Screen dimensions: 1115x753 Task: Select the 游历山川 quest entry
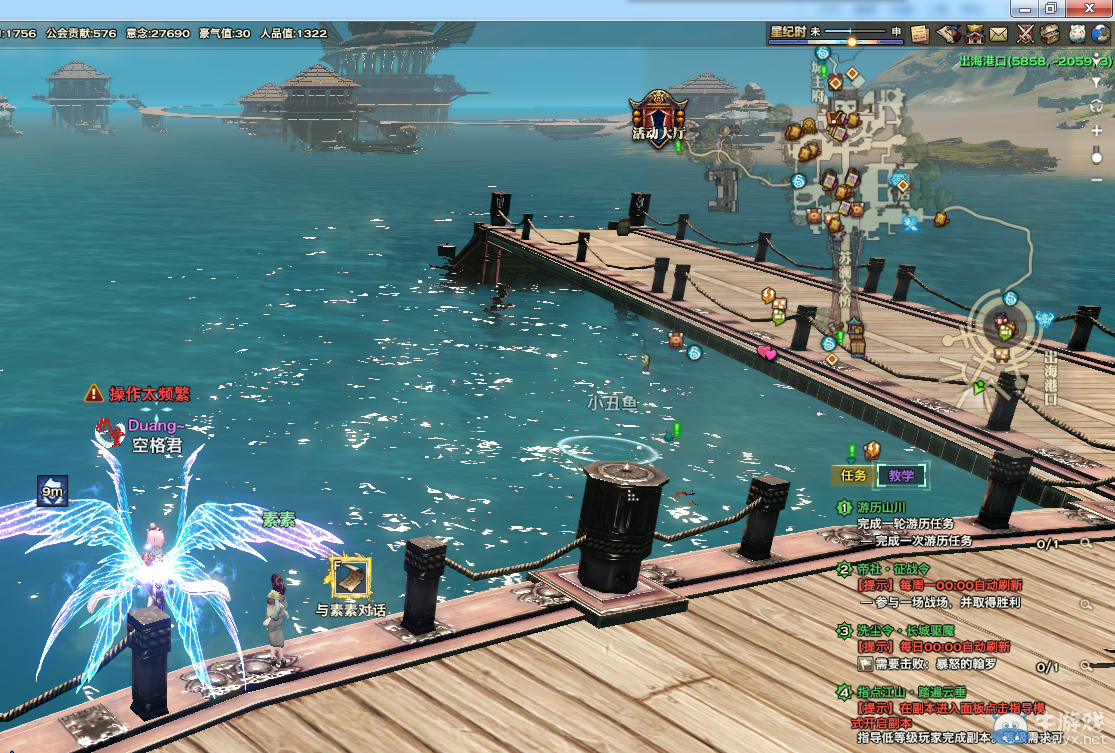tap(881, 507)
